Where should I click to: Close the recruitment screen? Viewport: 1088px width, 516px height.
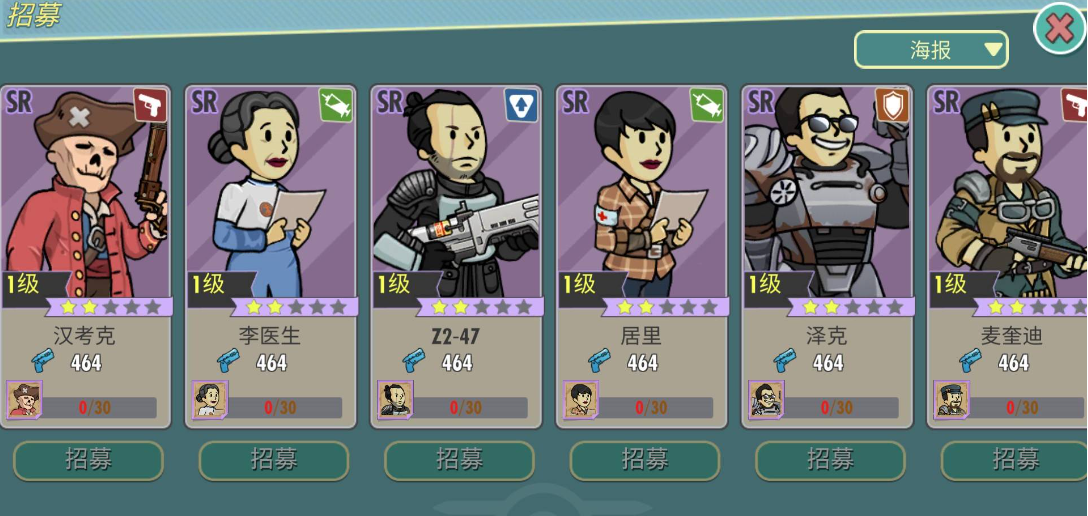(1058, 28)
